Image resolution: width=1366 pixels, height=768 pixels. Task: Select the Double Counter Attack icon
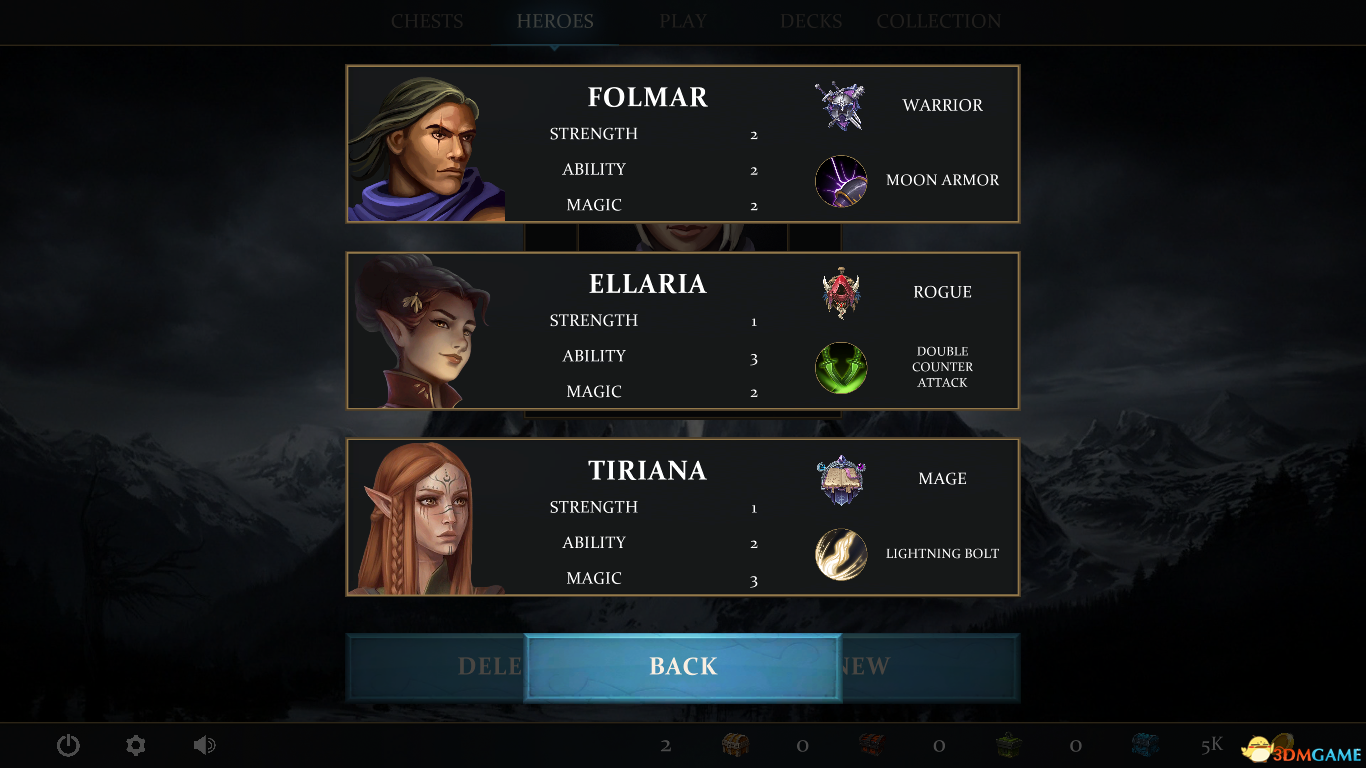(841, 368)
